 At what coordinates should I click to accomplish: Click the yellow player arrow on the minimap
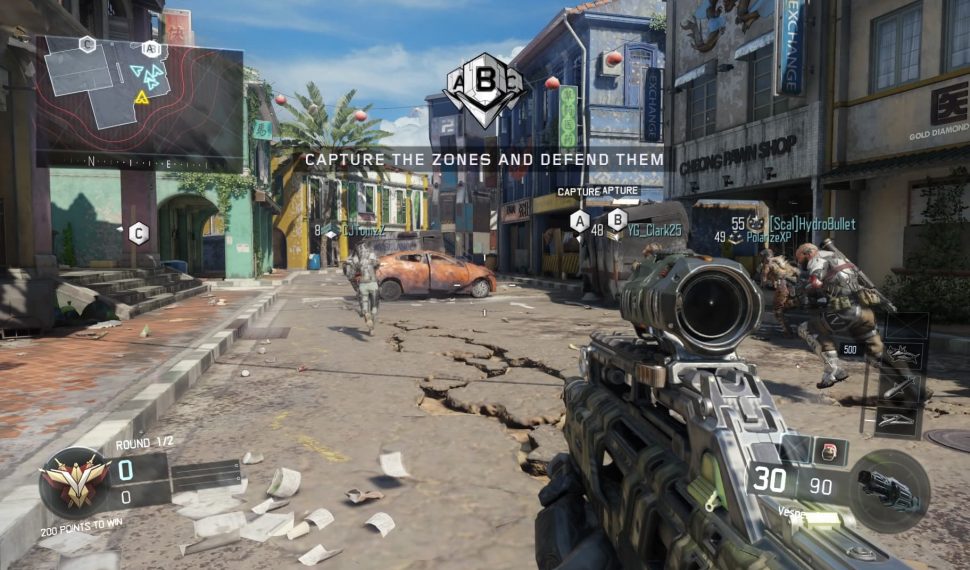point(142,98)
